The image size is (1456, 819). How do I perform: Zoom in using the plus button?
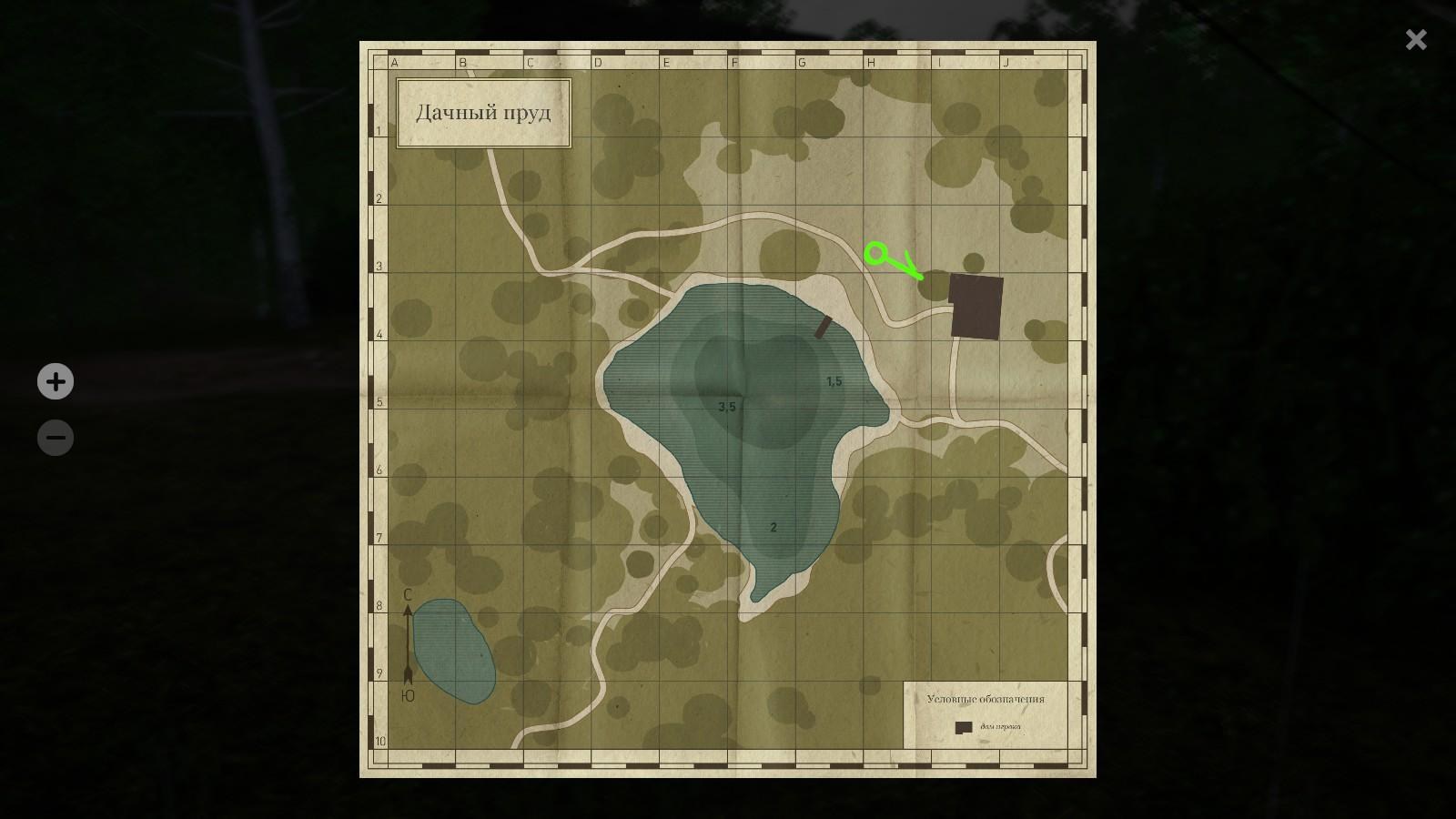click(56, 382)
